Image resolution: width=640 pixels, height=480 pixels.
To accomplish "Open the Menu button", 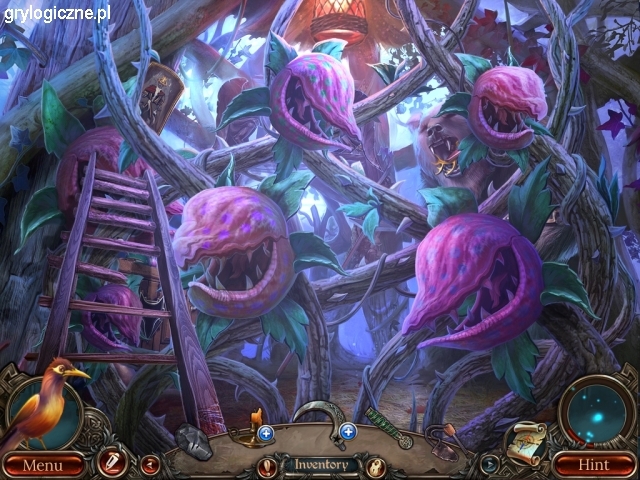I will click(x=41, y=465).
